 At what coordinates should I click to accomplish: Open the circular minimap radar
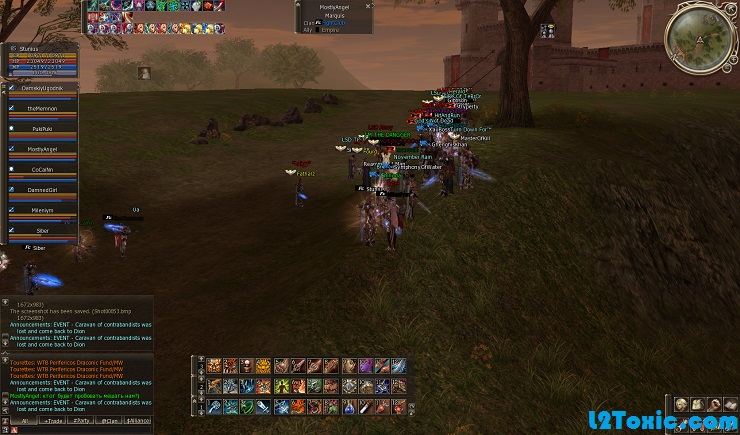point(700,36)
